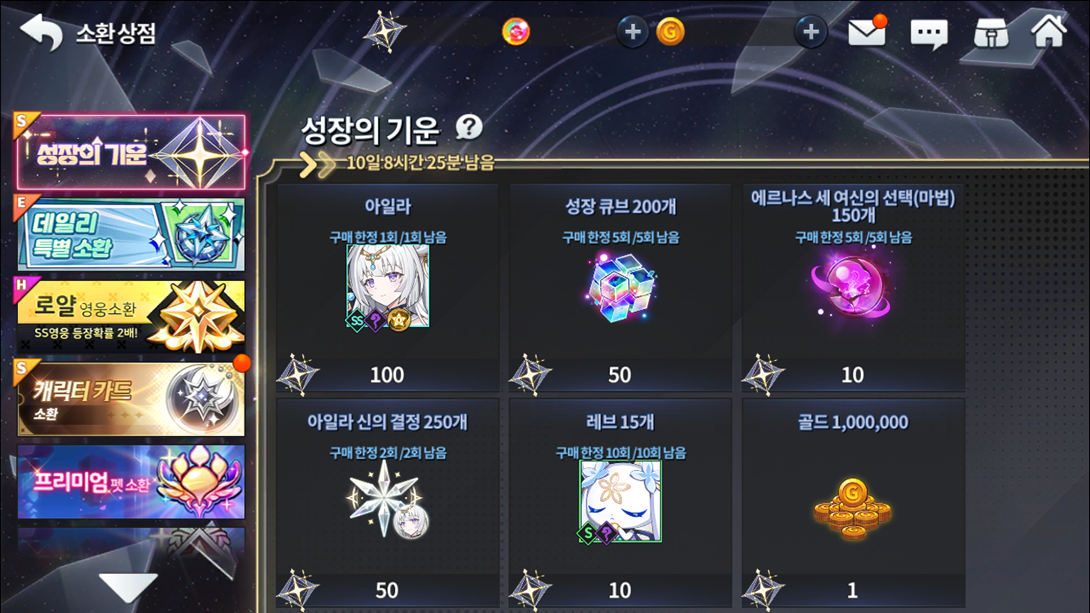The image size is (1090, 613).
Task: Open the mailbox envelope icon
Action: 866,32
